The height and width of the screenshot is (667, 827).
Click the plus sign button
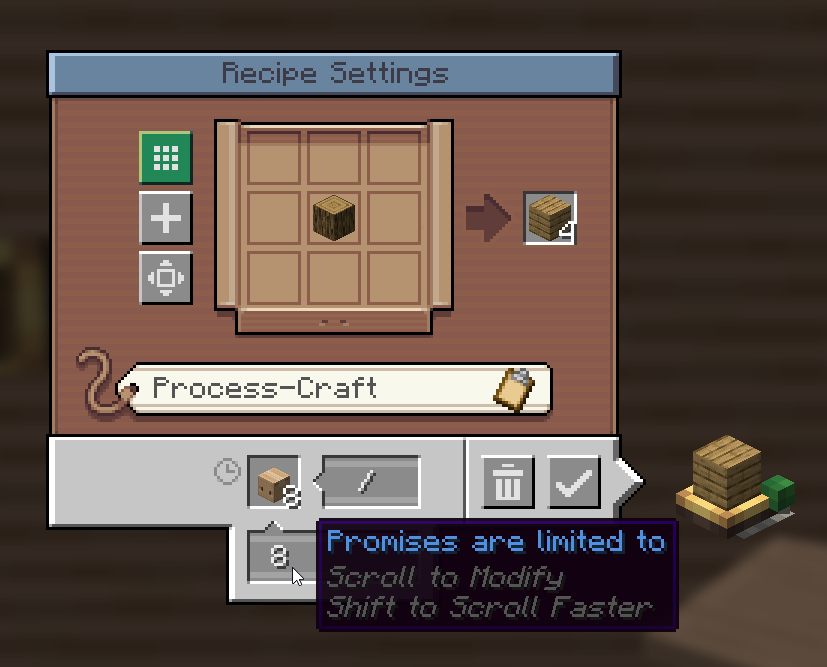click(165, 218)
